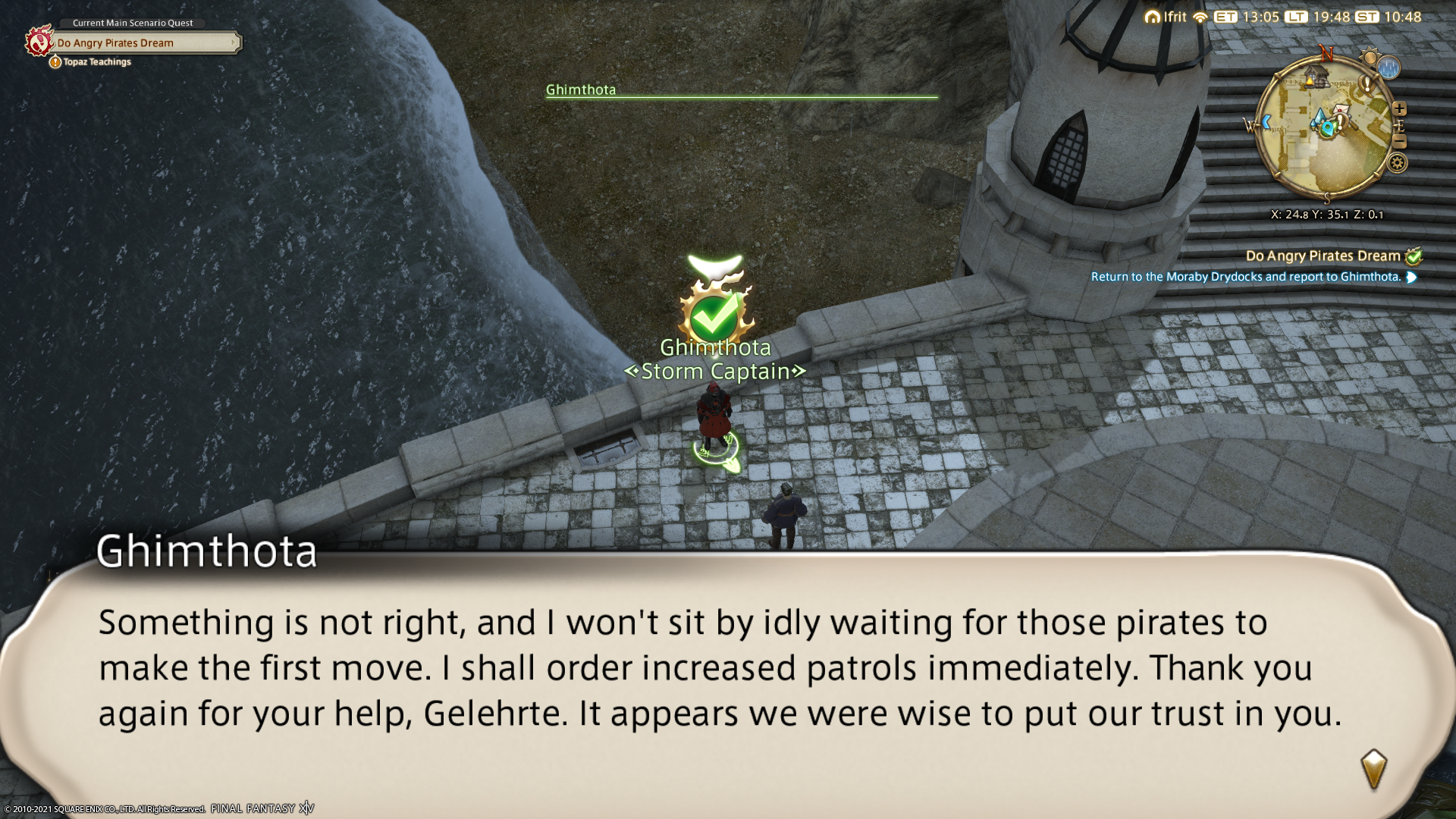Check the network connection status icon

[x=1200, y=17]
